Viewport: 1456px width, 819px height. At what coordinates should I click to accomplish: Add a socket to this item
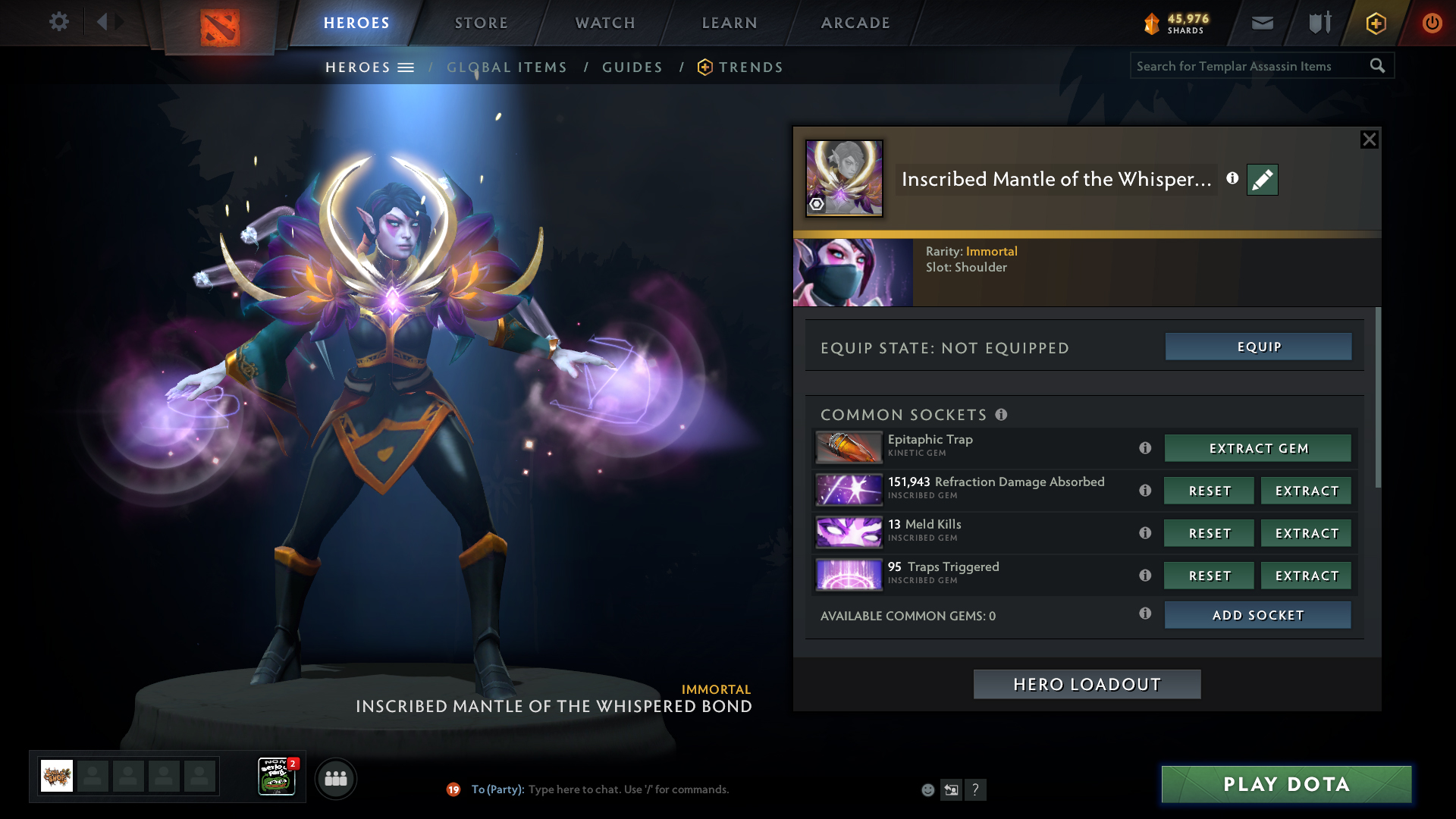coord(1258,615)
